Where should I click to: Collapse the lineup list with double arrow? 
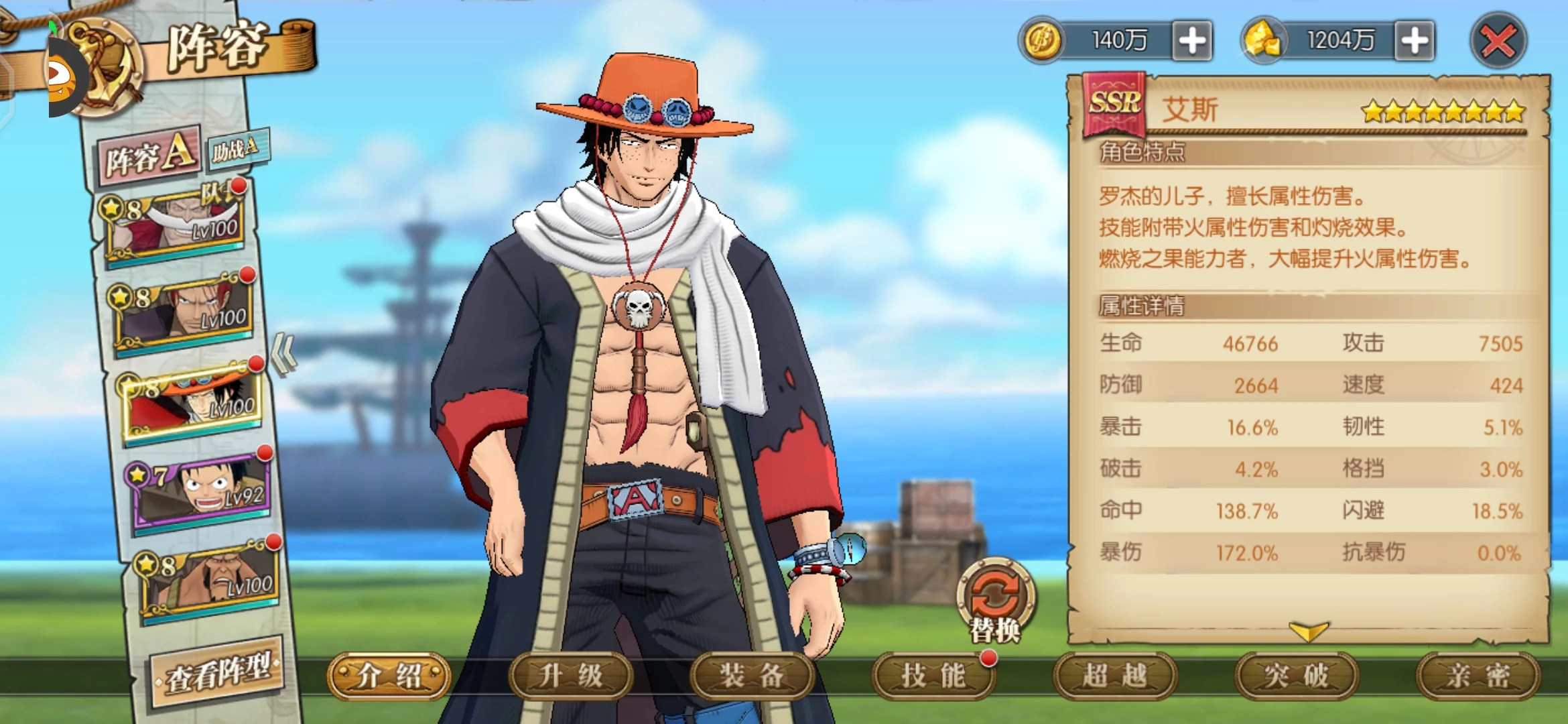pos(284,354)
